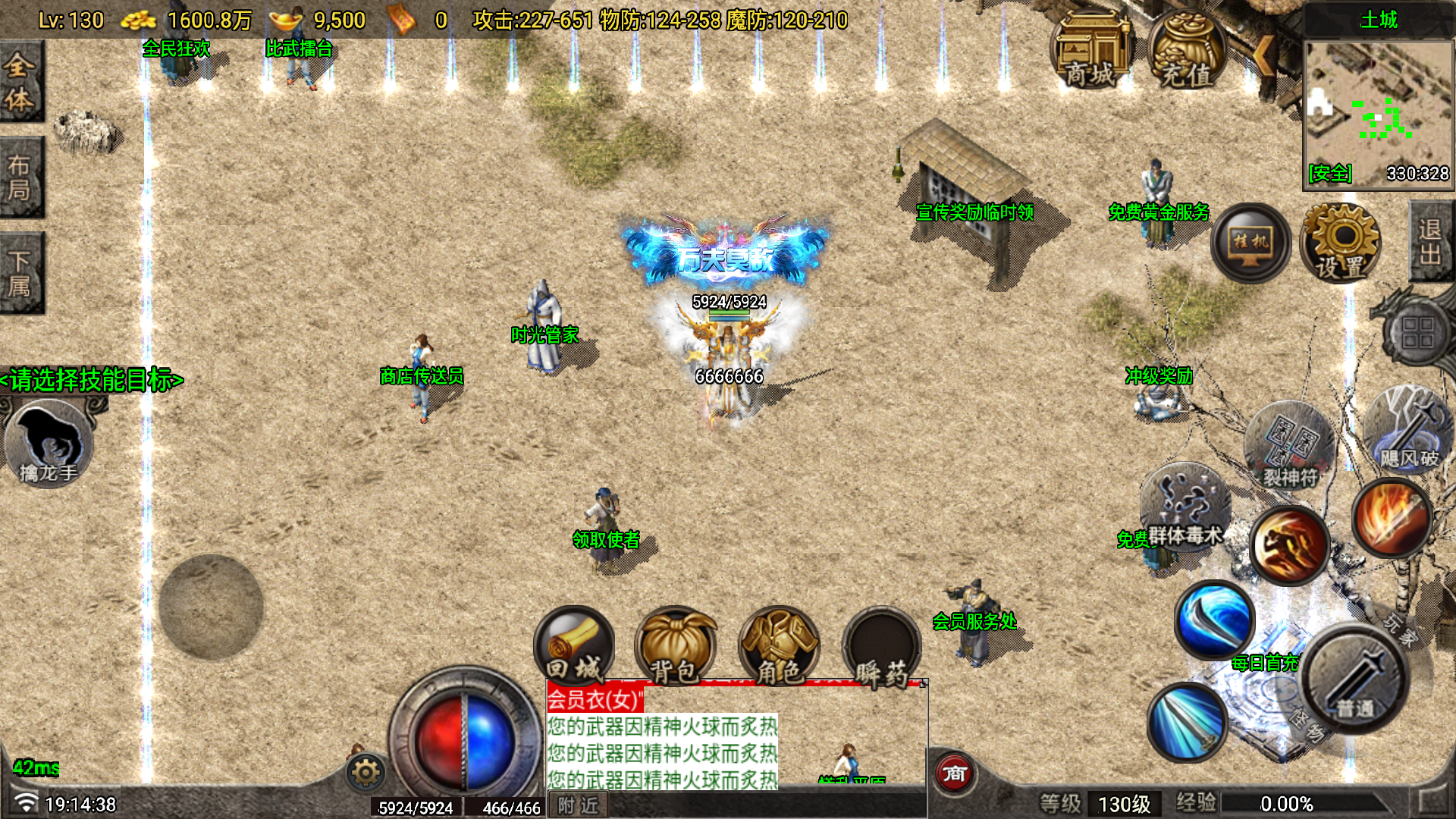
Task: Select the 布局 side tab
Action: (20, 177)
